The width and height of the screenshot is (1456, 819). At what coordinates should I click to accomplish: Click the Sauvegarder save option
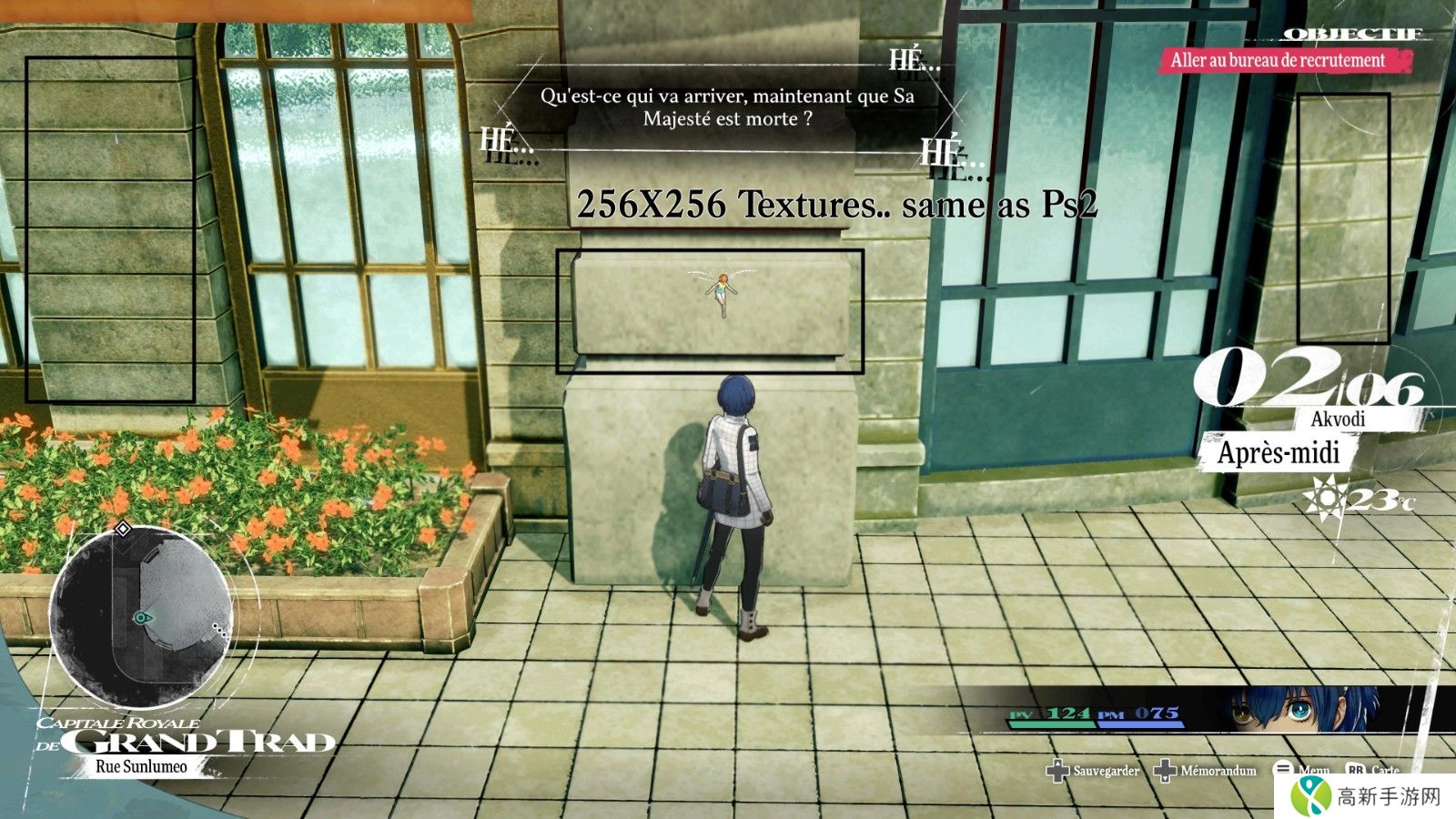1093,771
